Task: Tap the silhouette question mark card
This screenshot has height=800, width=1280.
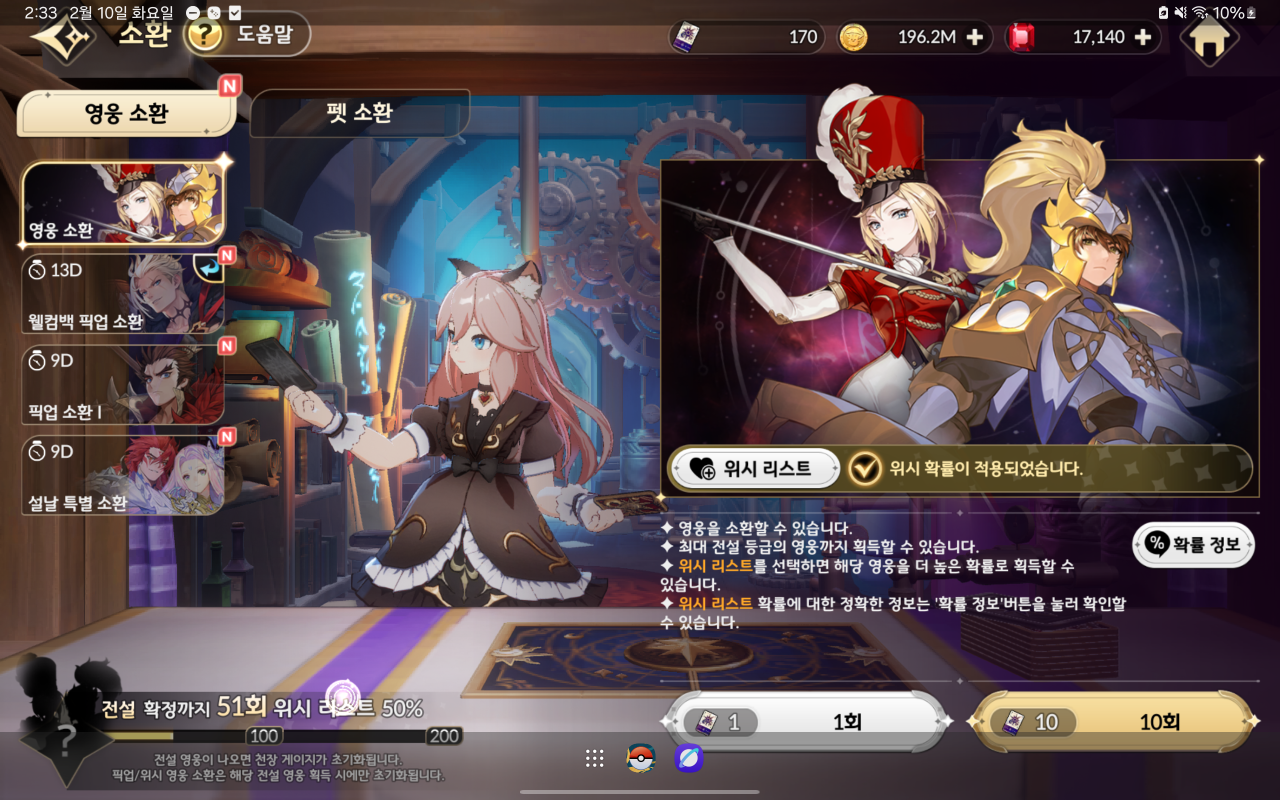Action: click(65, 740)
